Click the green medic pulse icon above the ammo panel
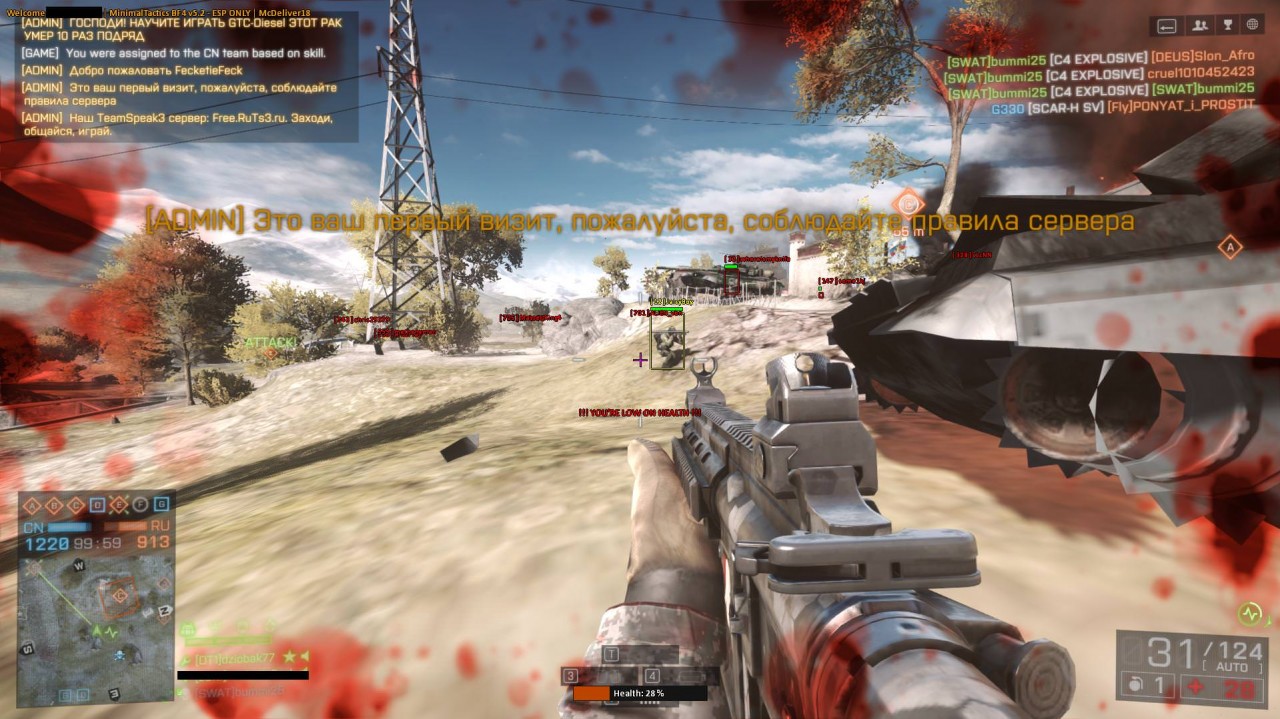 [x=1248, y=613]
